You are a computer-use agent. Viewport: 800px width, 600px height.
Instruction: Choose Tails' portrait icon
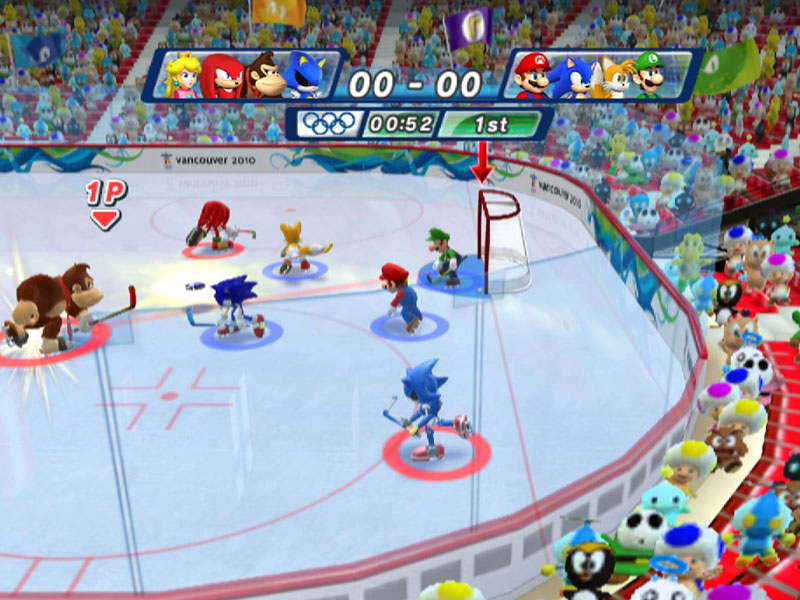[x=611, y=75]
